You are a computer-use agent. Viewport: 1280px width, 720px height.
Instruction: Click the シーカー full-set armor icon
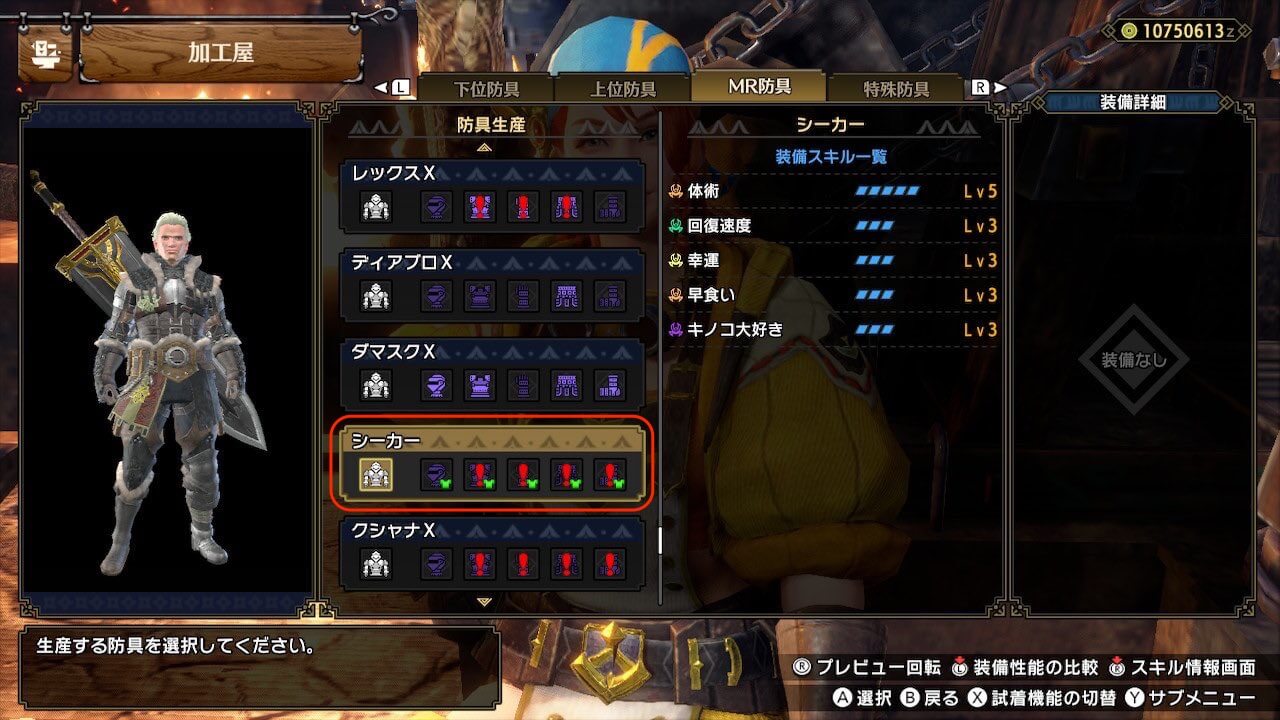[376, 475]
